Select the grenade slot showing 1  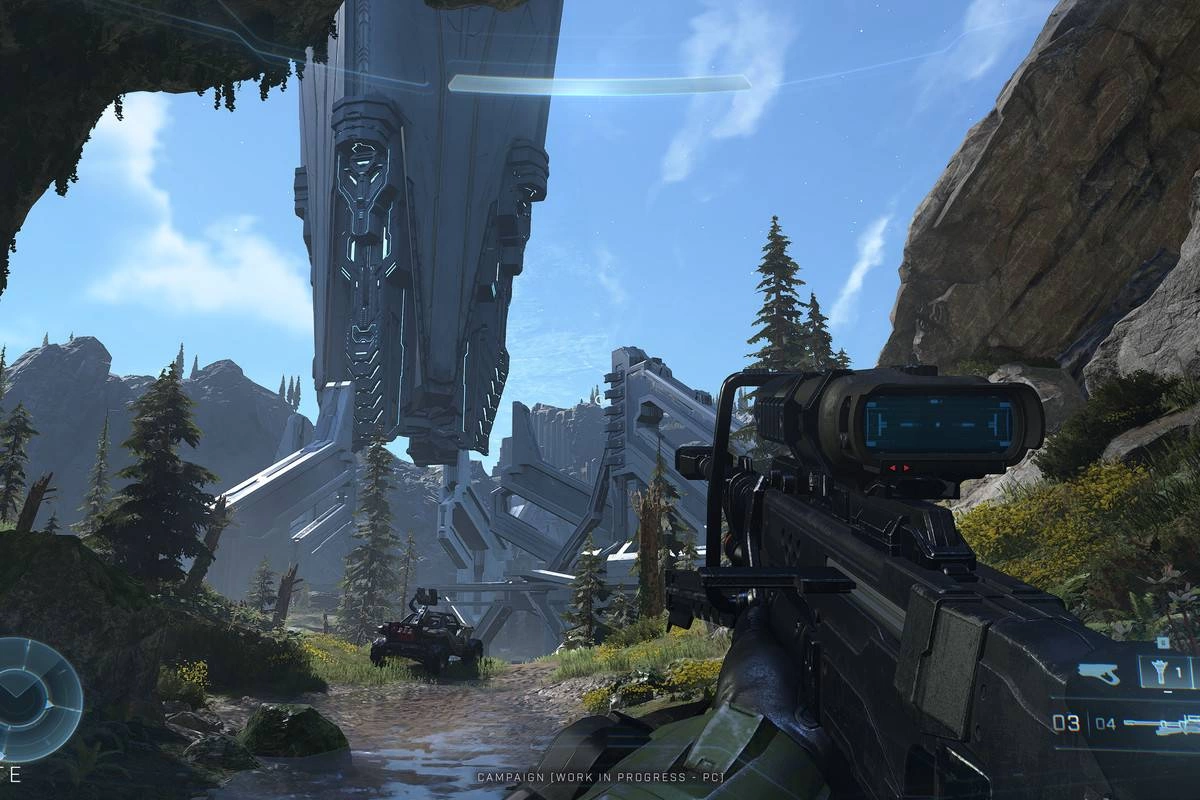point(1167,672)
